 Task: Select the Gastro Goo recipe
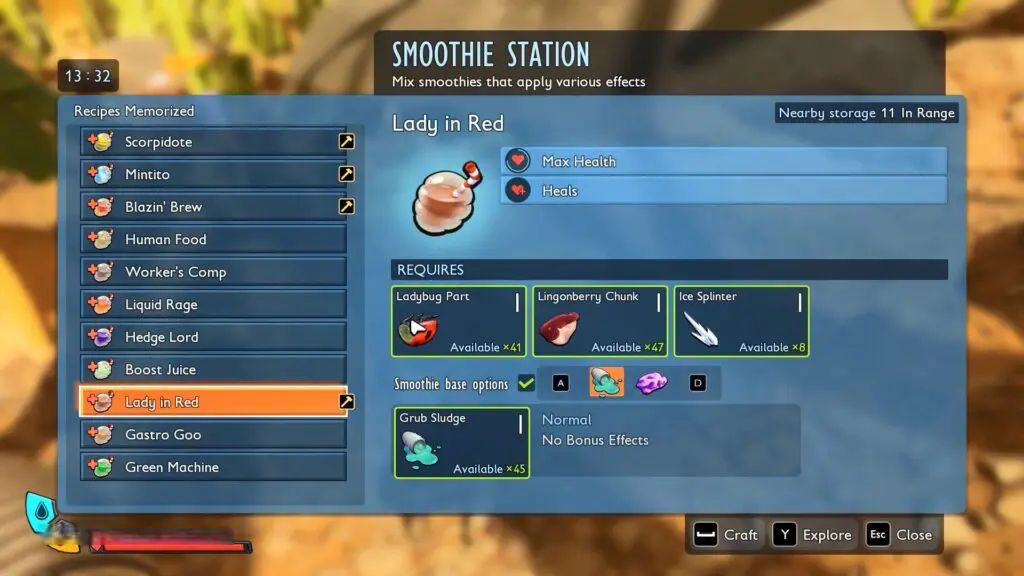[213, 435]
